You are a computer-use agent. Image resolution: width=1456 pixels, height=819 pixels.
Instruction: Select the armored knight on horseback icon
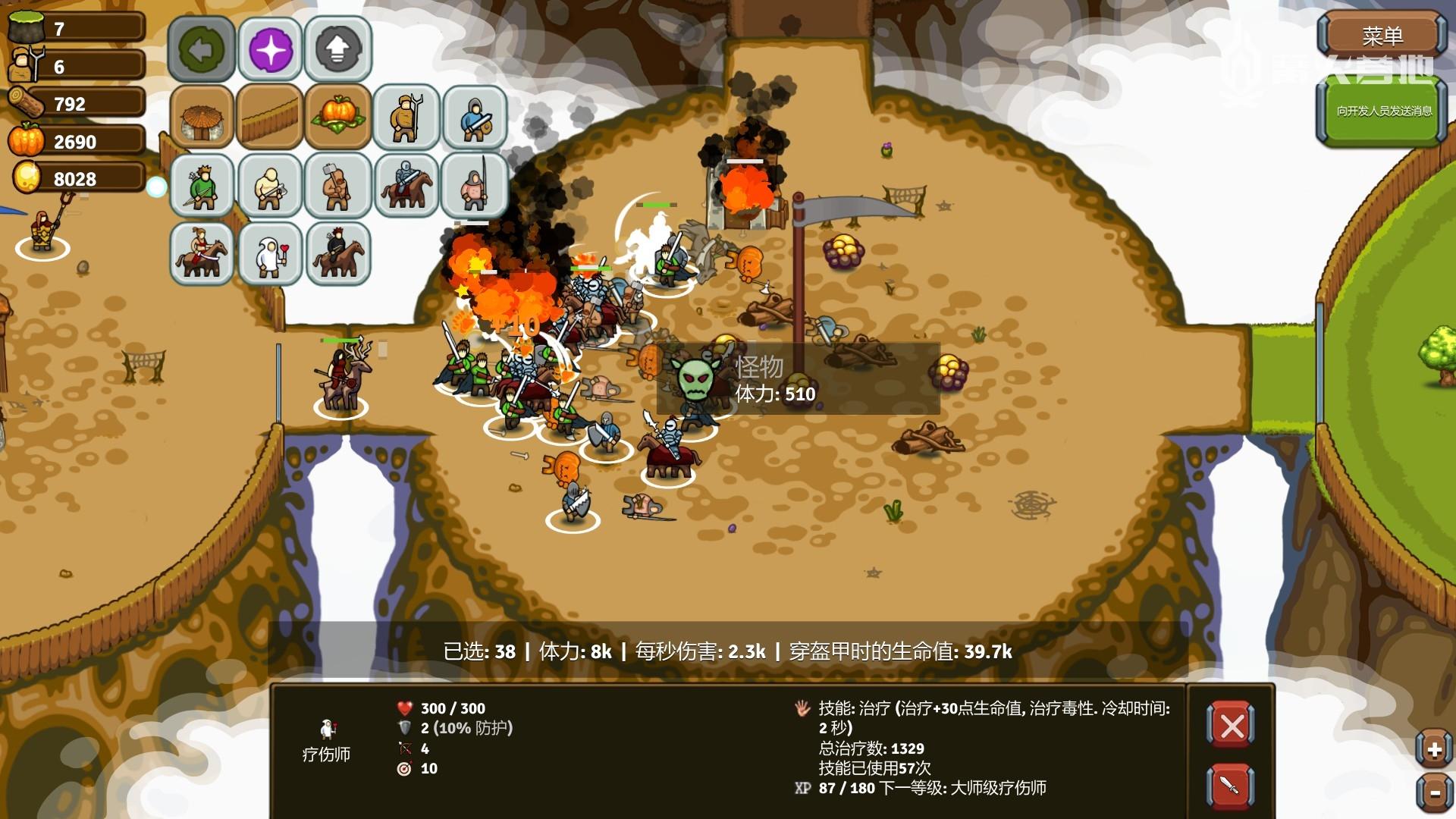(406, 185)
